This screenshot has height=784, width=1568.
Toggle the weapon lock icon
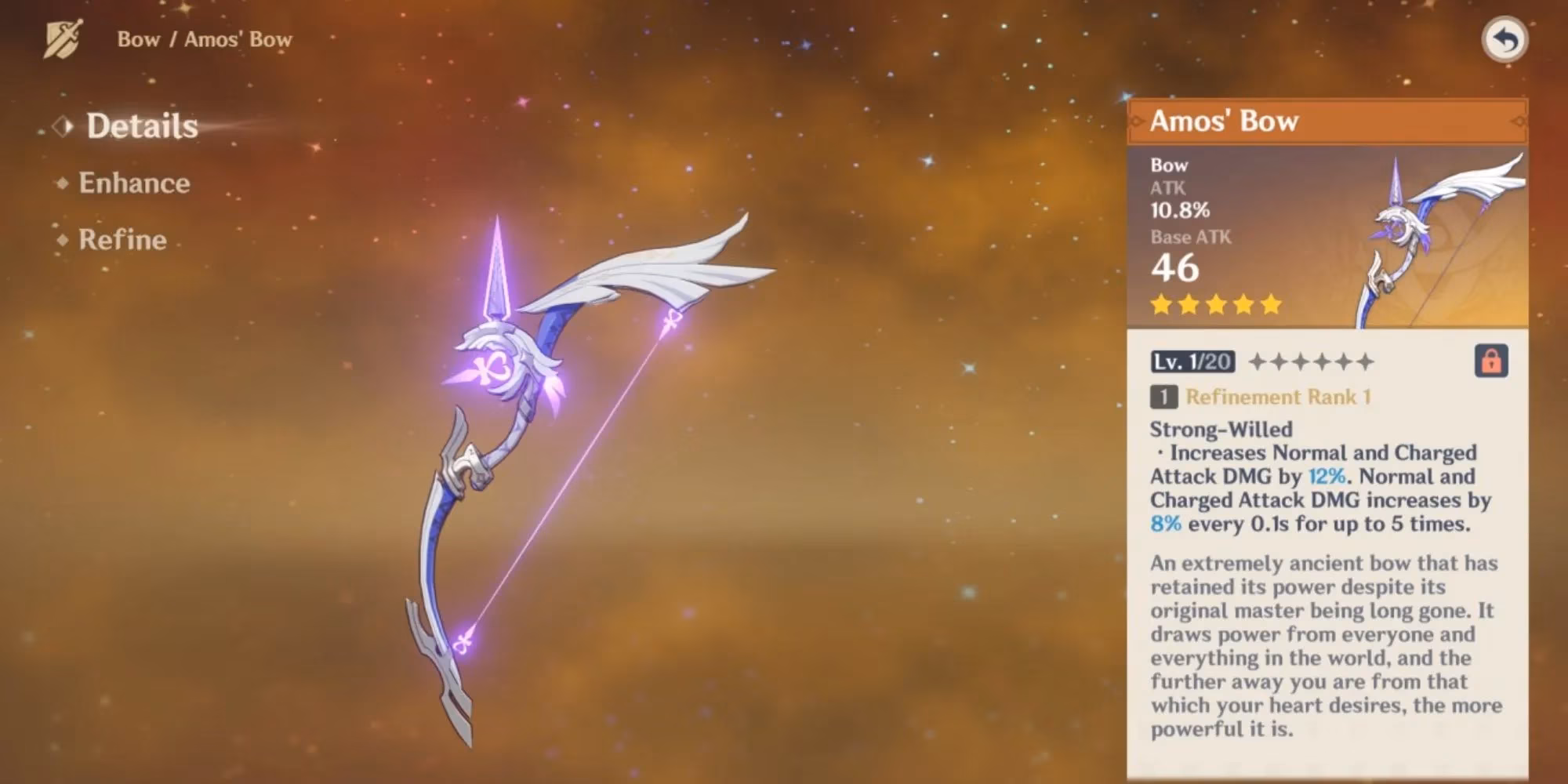[1490, 361]
